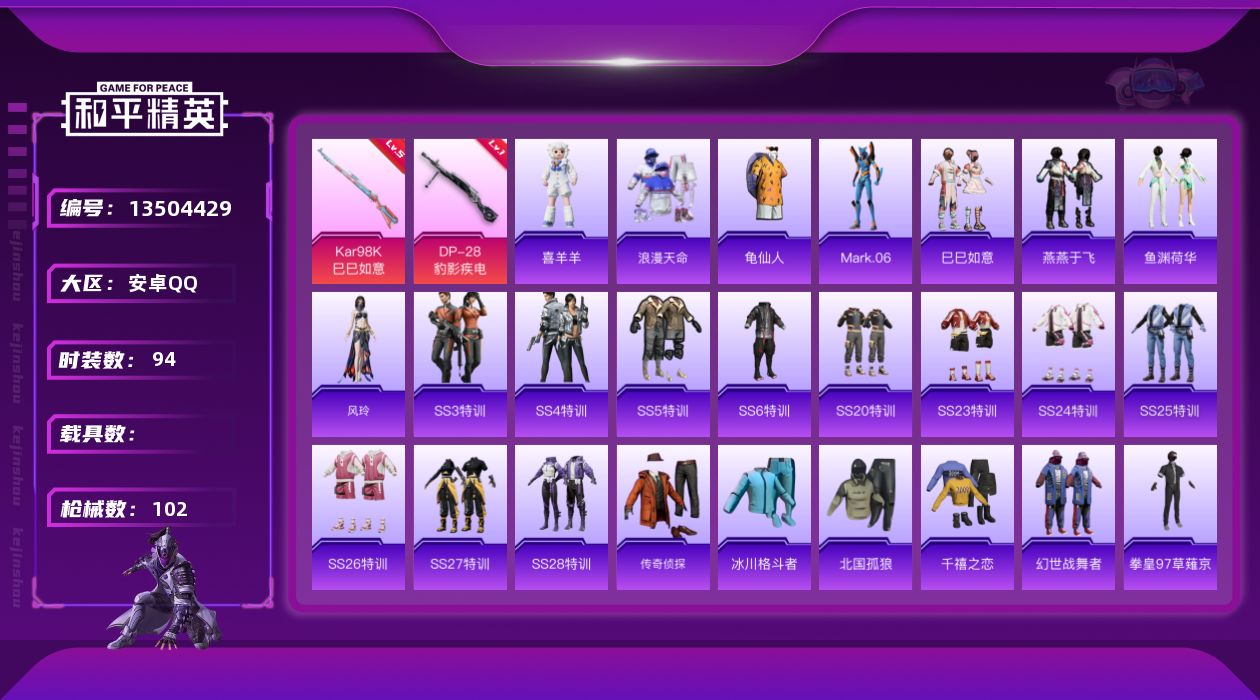Select the 千禧之恋 outfit tile

pos(967,517)
